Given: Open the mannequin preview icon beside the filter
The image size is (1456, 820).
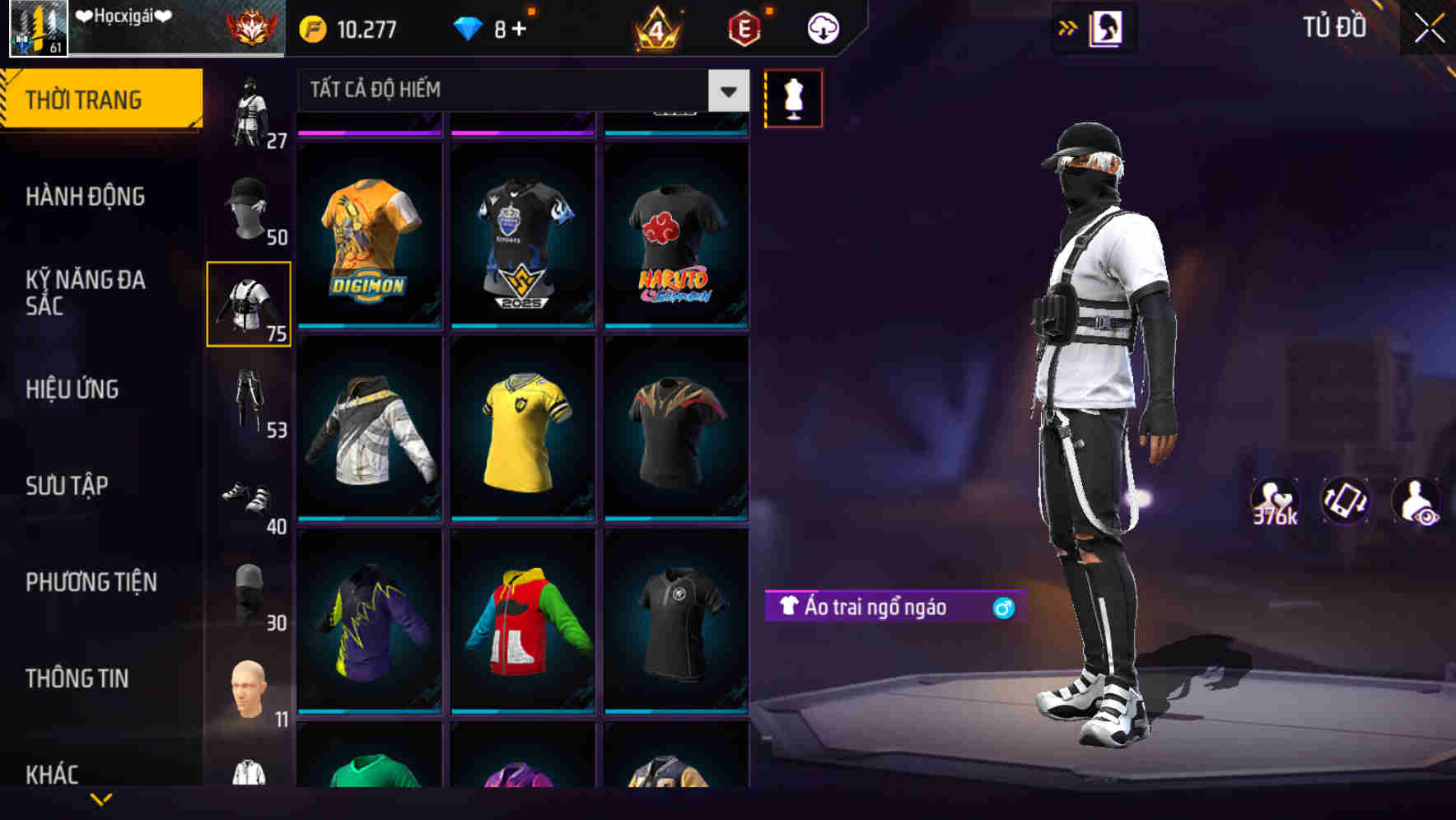Looking at the screenshot, I should (x=793, y=97).
